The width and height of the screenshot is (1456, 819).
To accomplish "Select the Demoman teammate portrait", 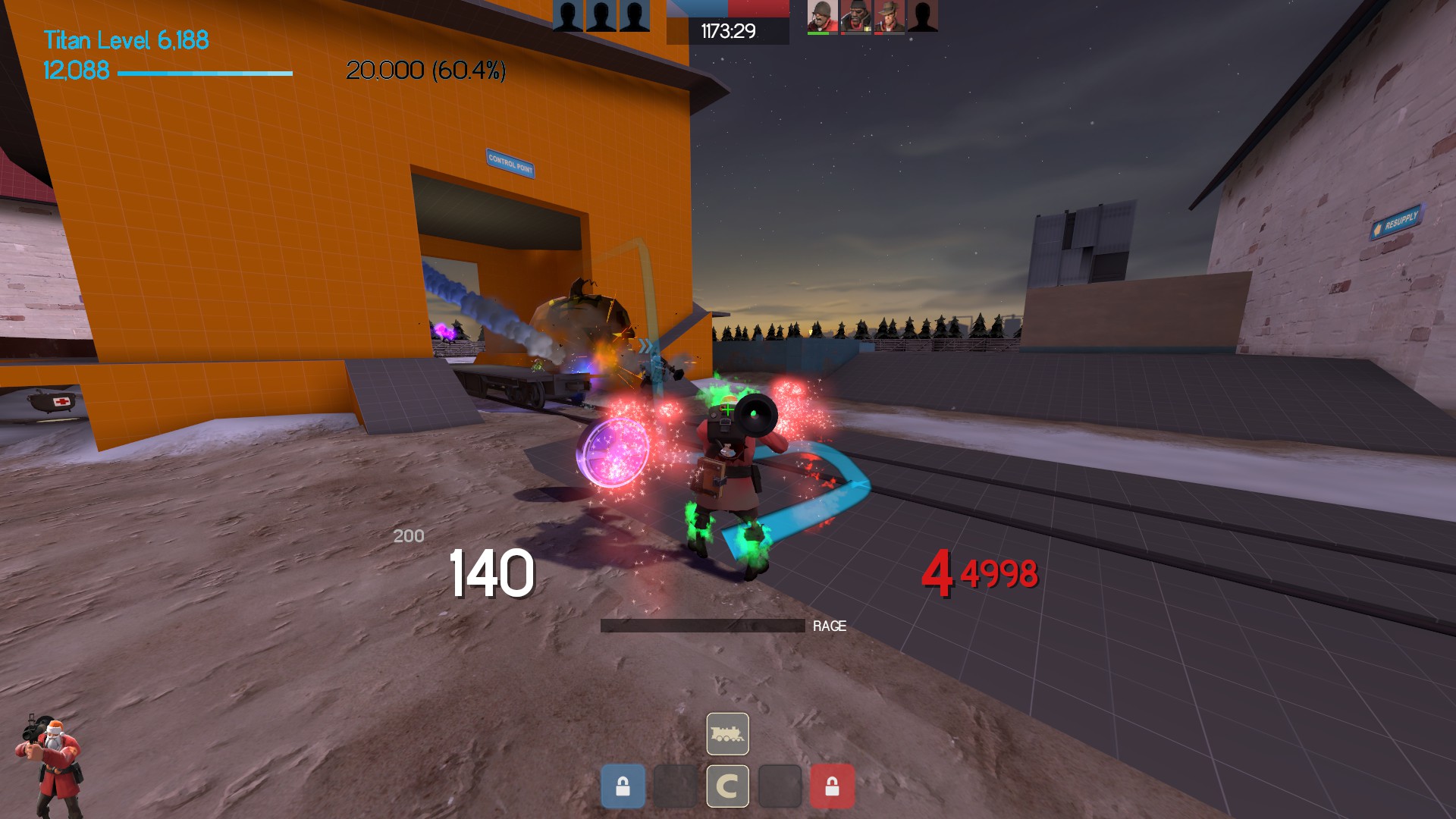I will pos(855,16).
